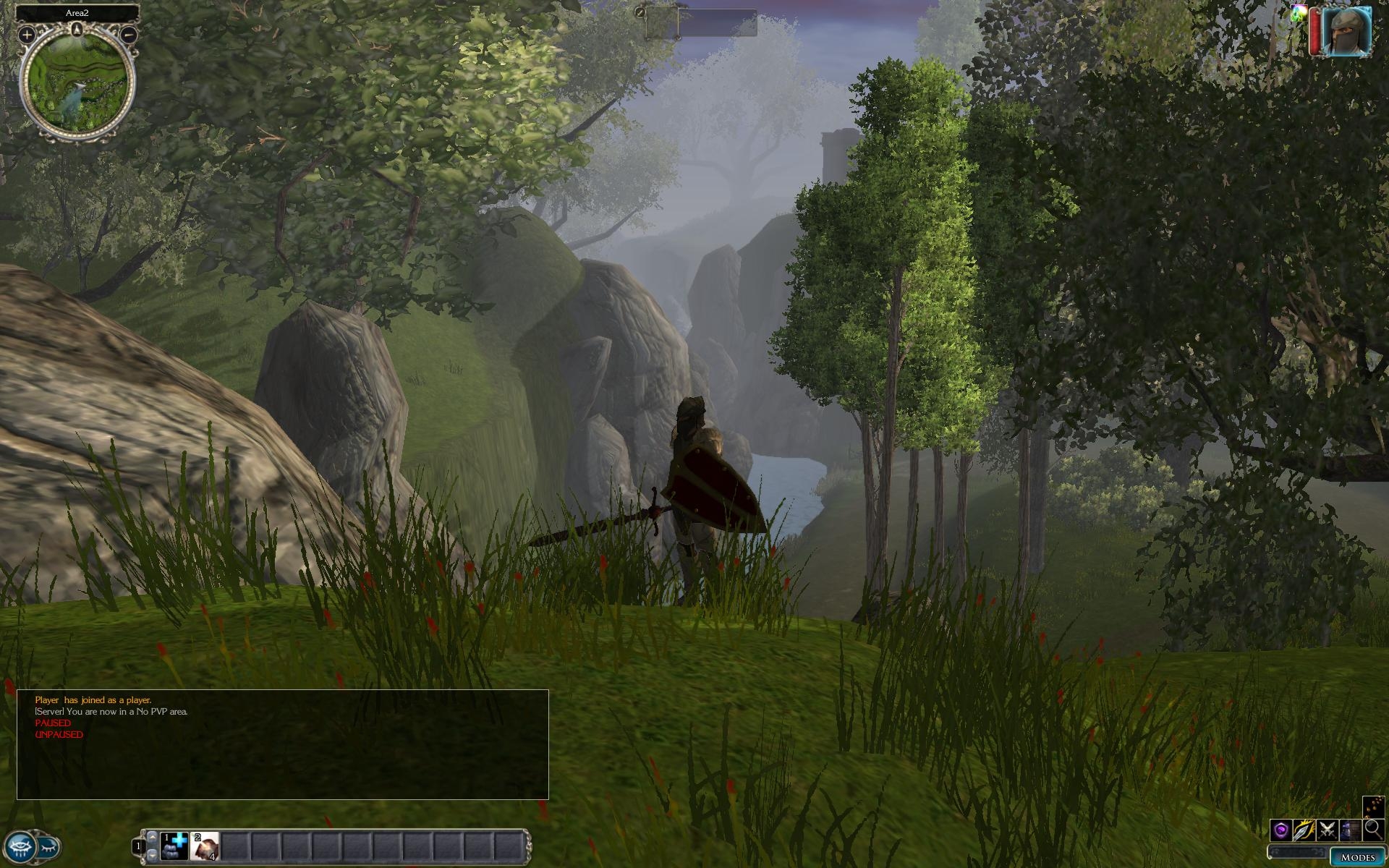This screenshot has width=1389, height=868.
Task: Toggle the hooded figure stealth mode icon
Action: 1350,830
